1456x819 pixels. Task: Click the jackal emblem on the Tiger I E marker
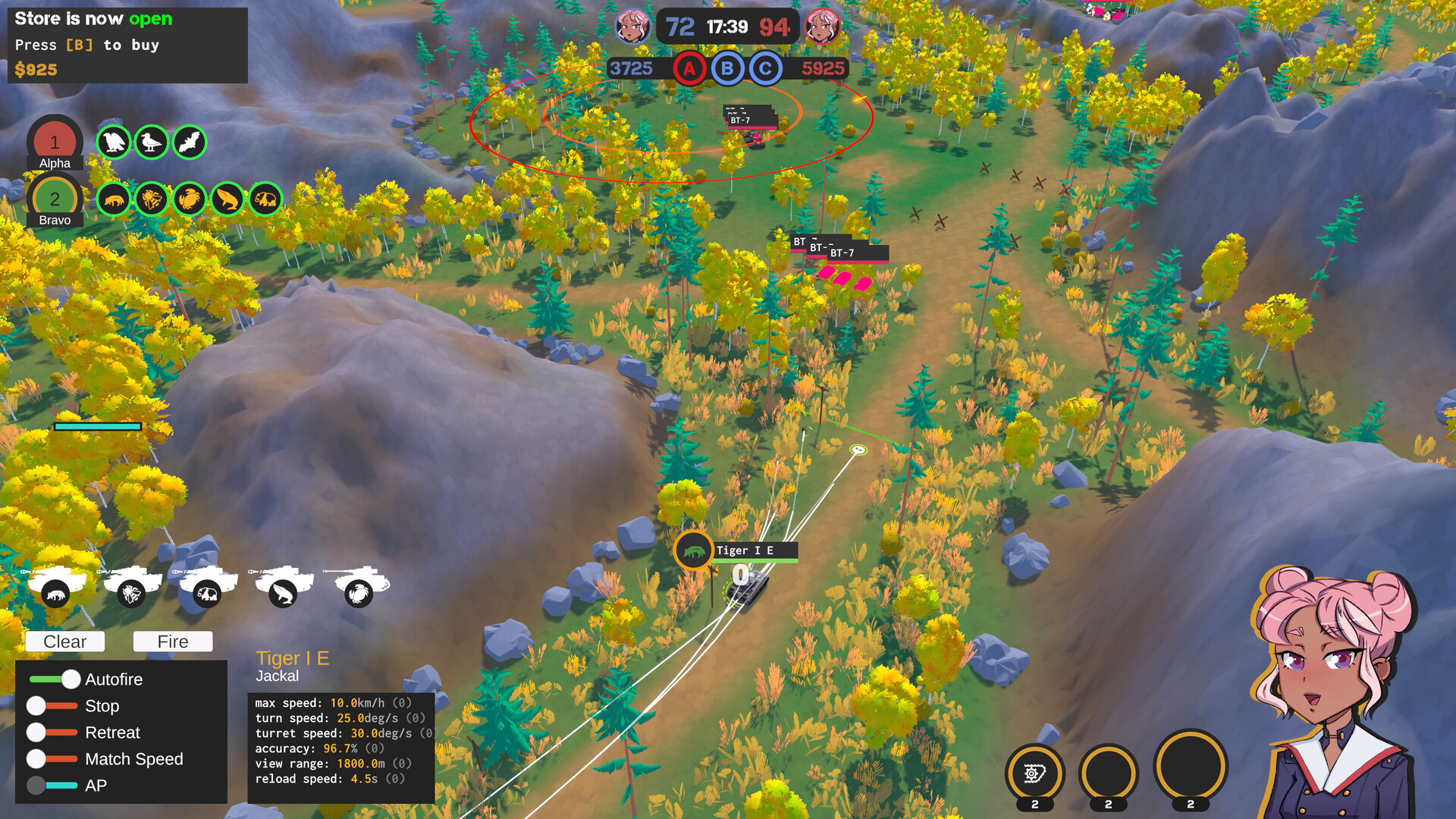pos(692,551)
